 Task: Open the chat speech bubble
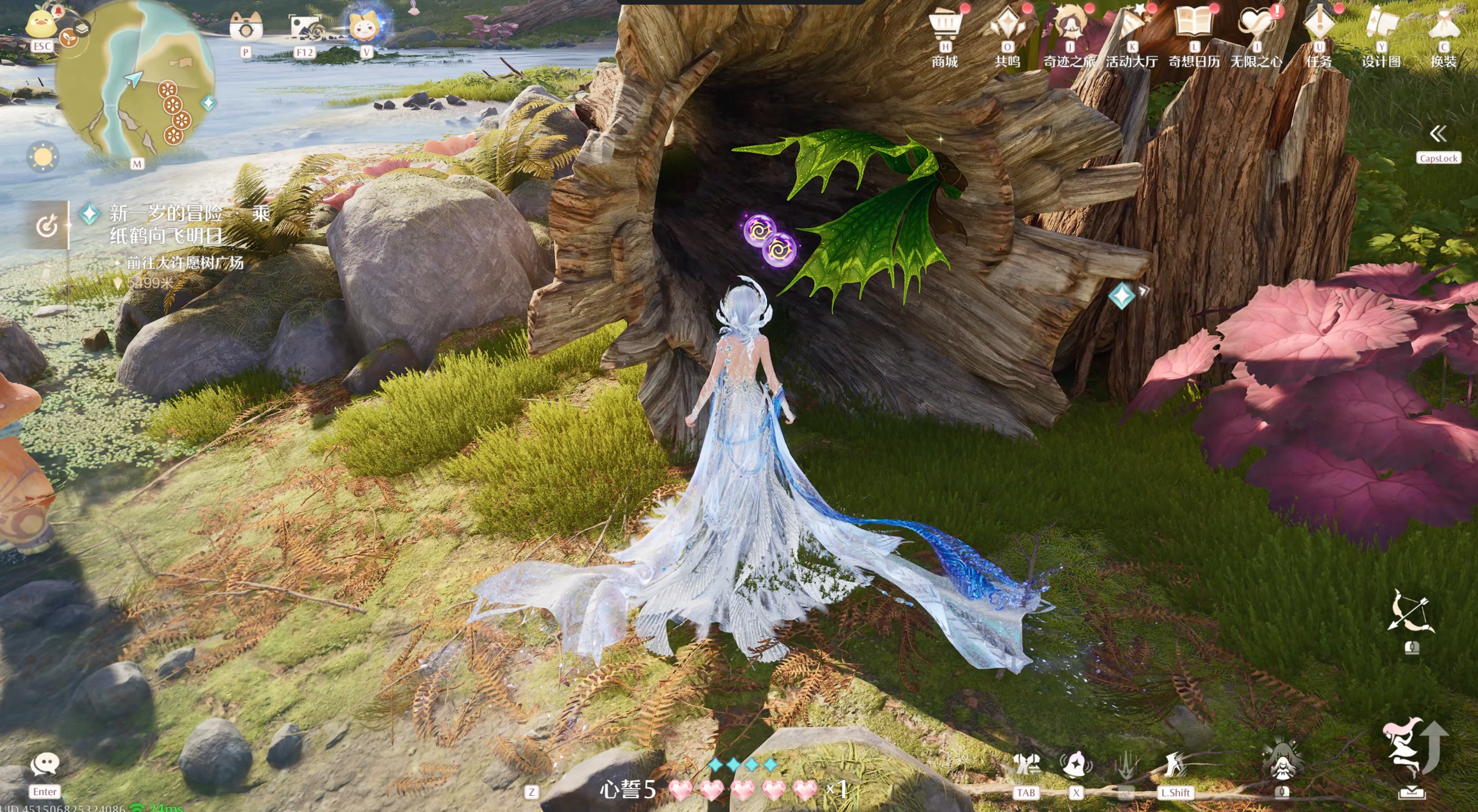(x=45, y=764)
